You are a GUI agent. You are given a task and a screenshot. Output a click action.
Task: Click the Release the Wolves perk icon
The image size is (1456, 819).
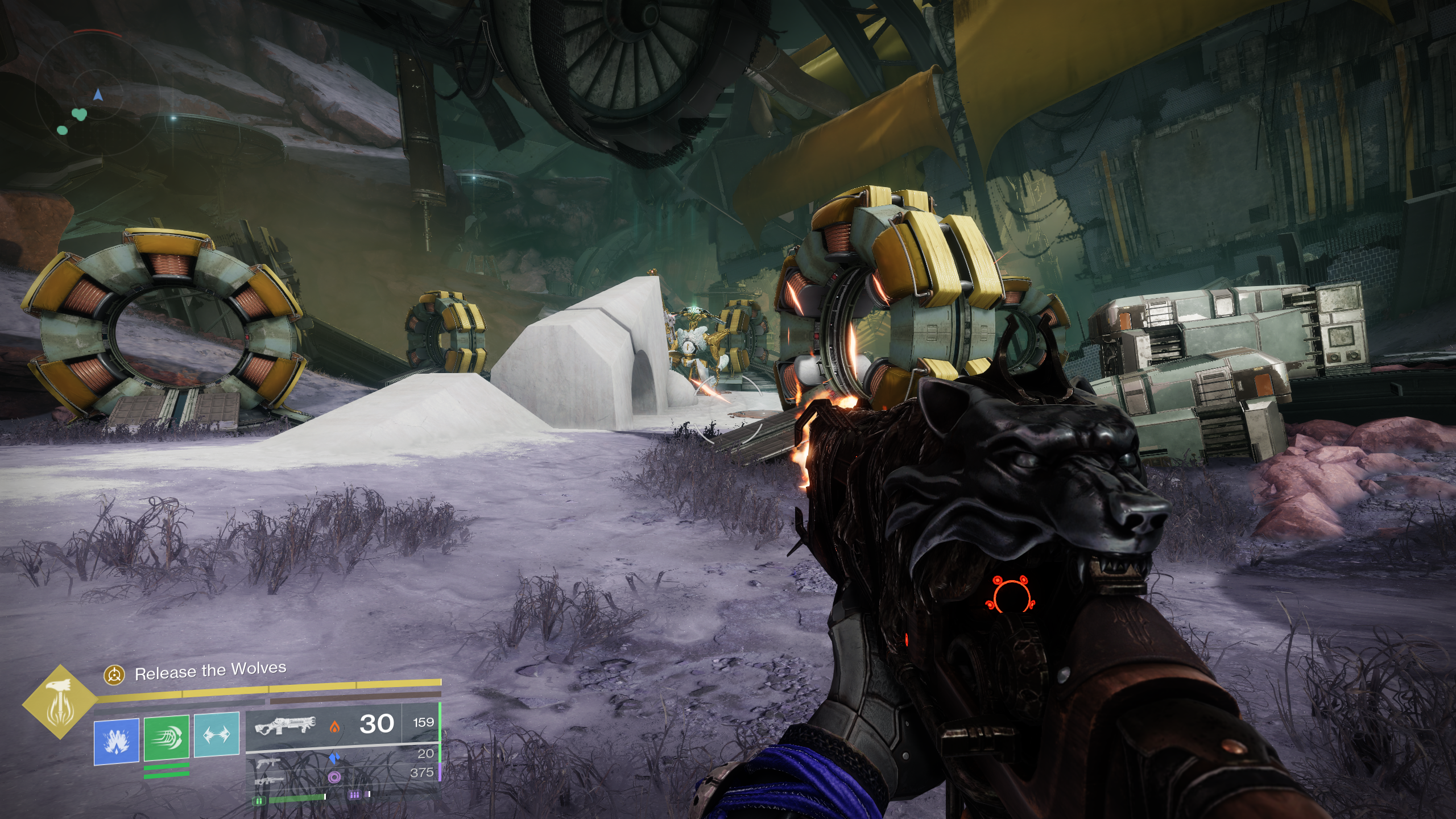tap(114, 675)
